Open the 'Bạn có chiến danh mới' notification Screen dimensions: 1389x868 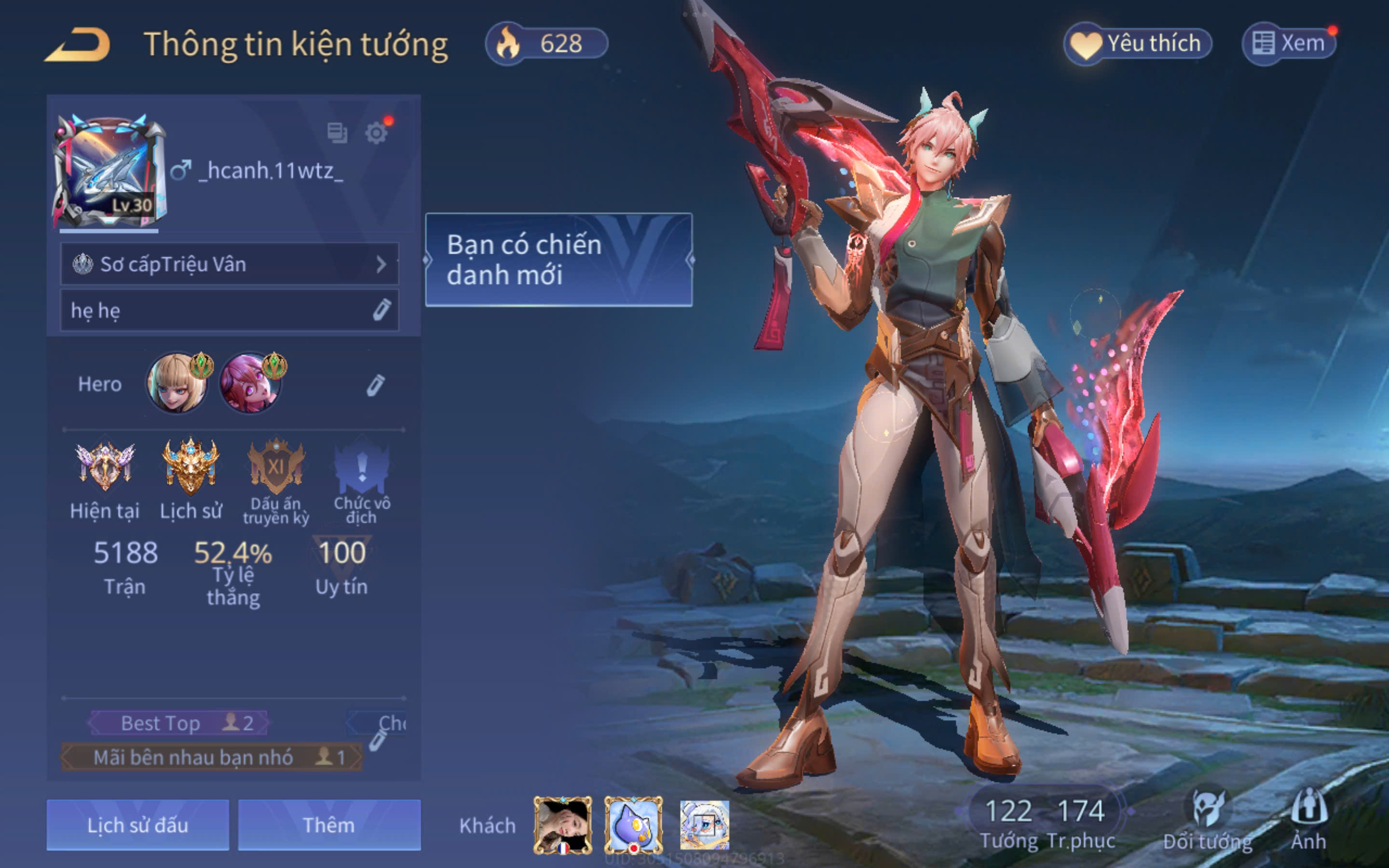[x=558, y=260]
